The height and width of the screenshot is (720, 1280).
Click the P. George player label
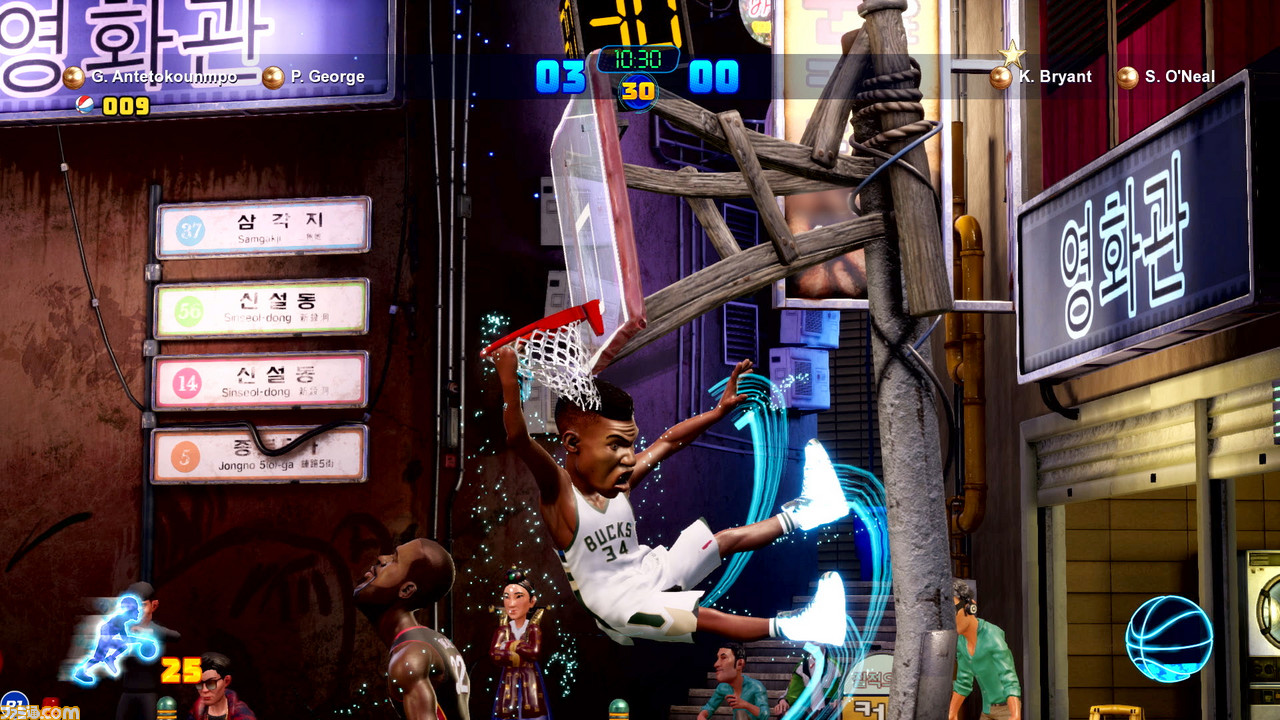(x=328, y=75)
